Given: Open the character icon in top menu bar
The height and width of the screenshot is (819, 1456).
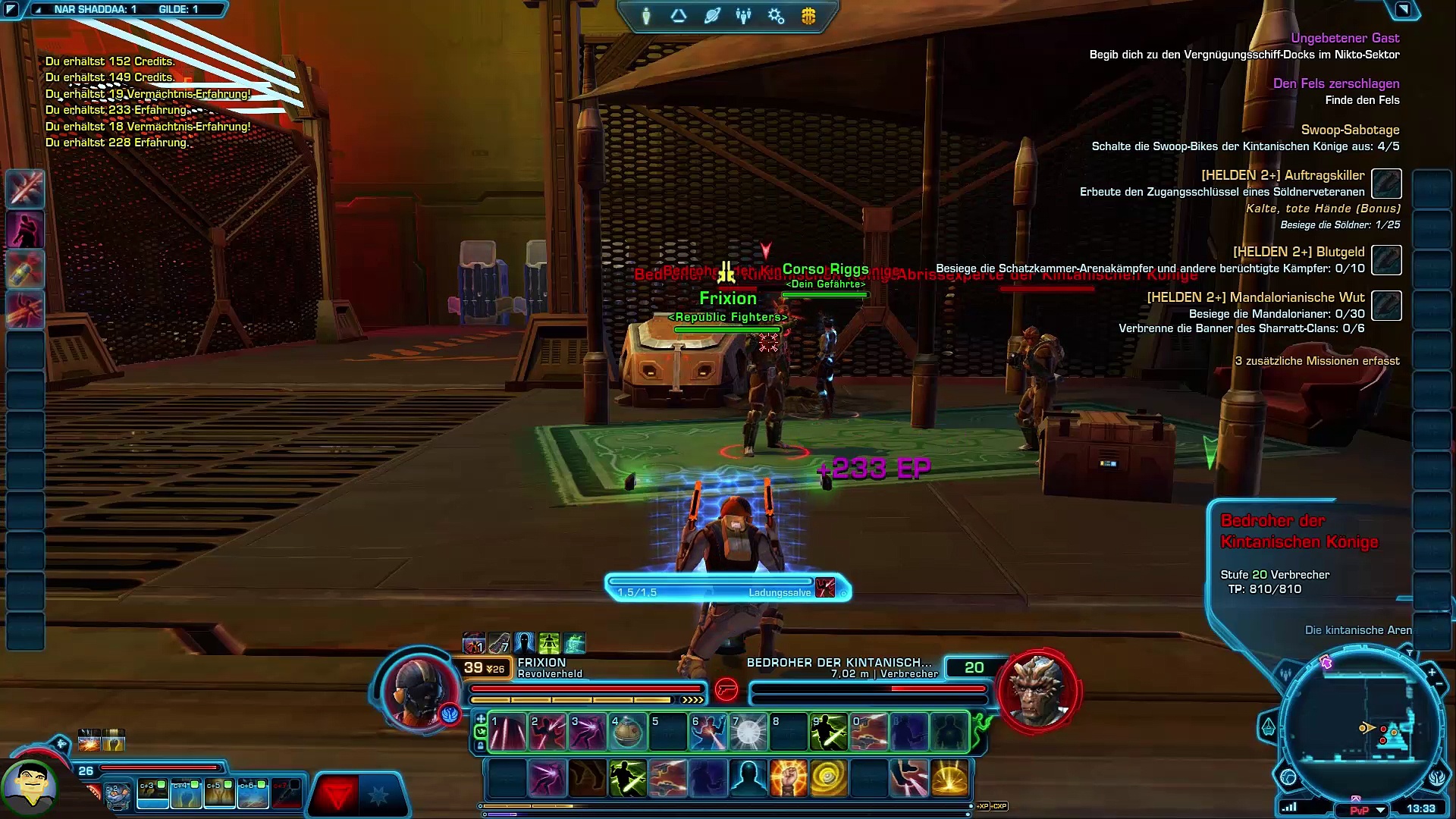Looking at the screenshot, I should click(646, 16).
